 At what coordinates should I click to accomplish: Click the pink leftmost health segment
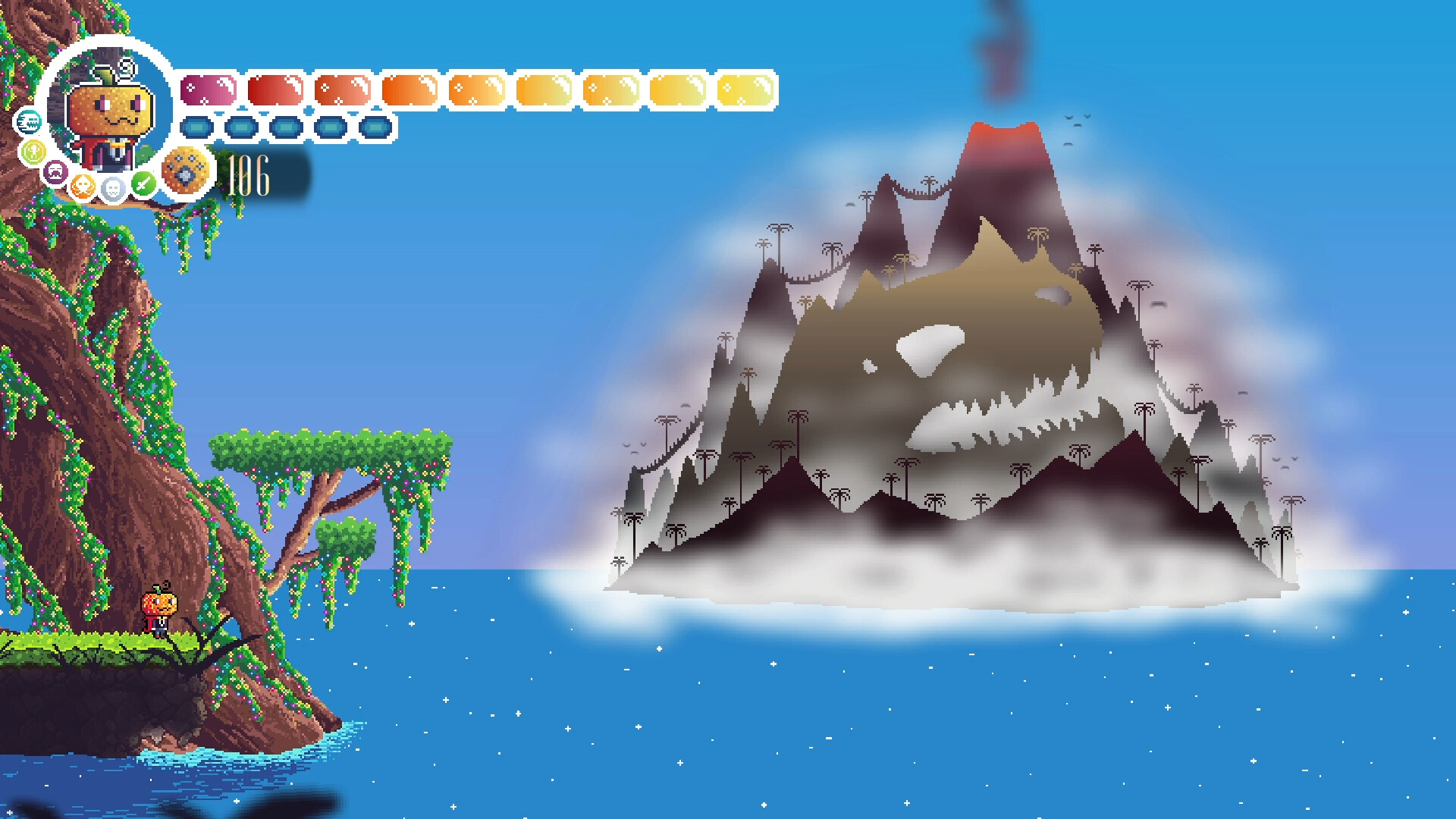[207, 91]
